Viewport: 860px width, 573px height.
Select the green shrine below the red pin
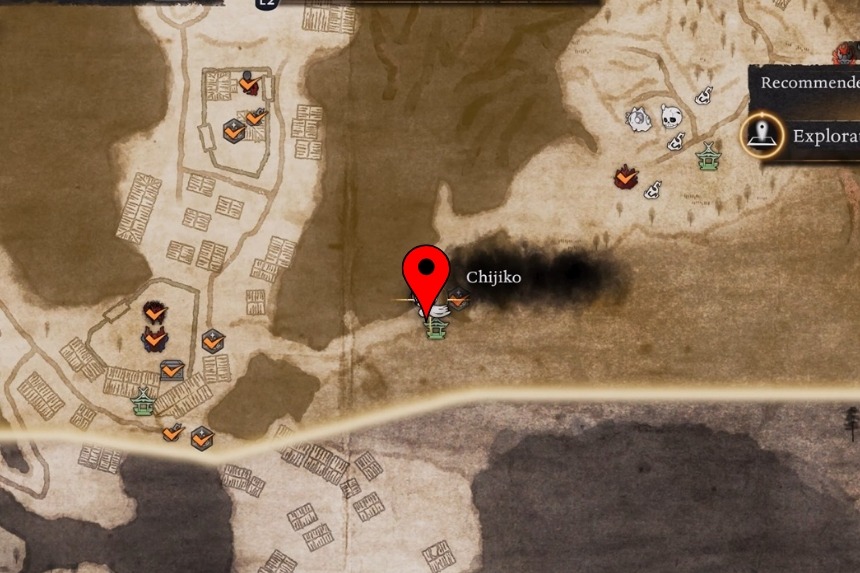pyautogui.click(x=435, y=327)
